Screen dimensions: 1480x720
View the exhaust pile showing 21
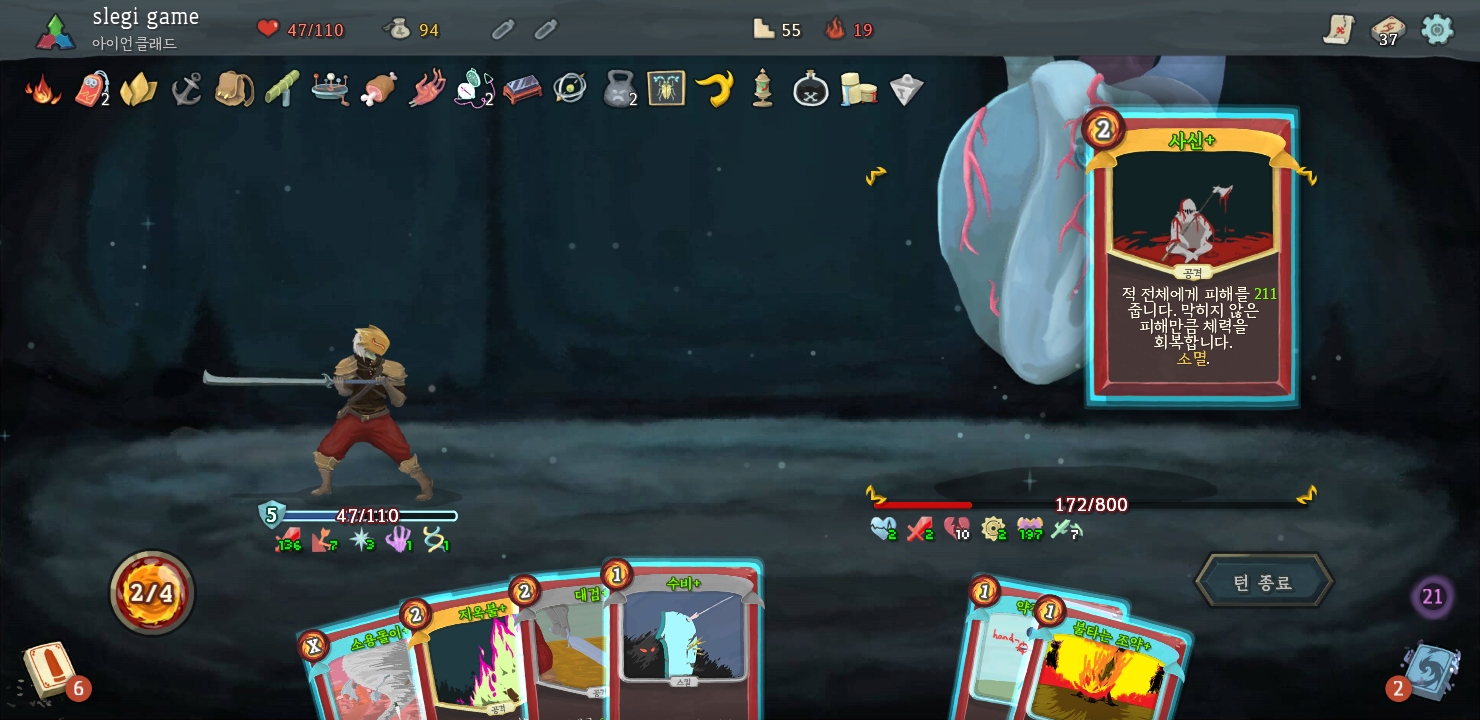1432,597
